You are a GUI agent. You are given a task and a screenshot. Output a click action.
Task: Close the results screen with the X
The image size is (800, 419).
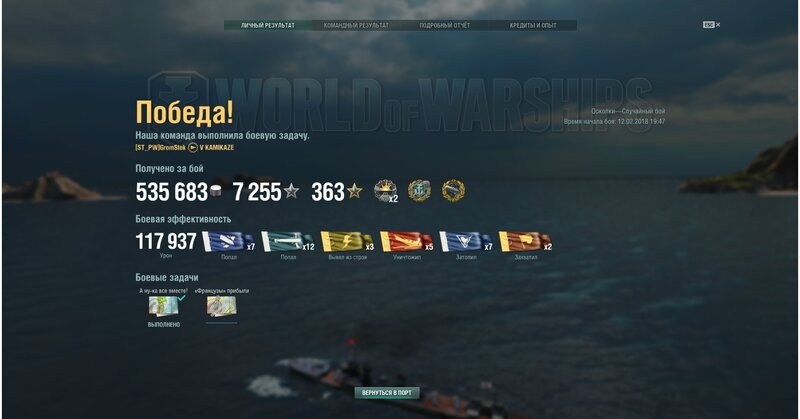718,24
